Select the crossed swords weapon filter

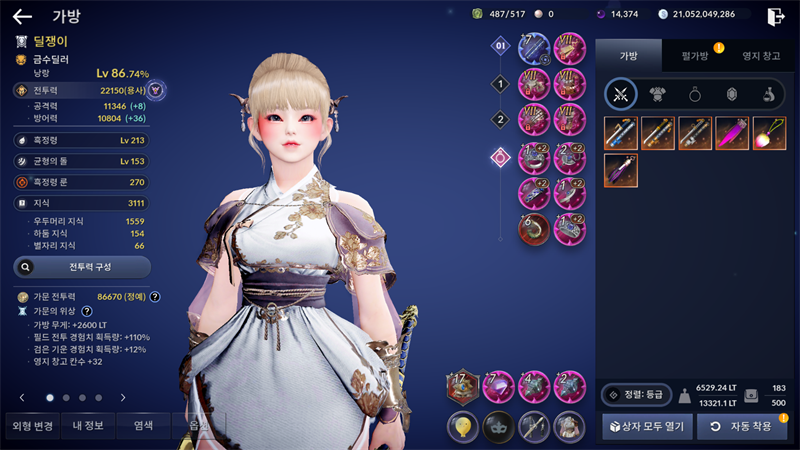coord(621,94)
